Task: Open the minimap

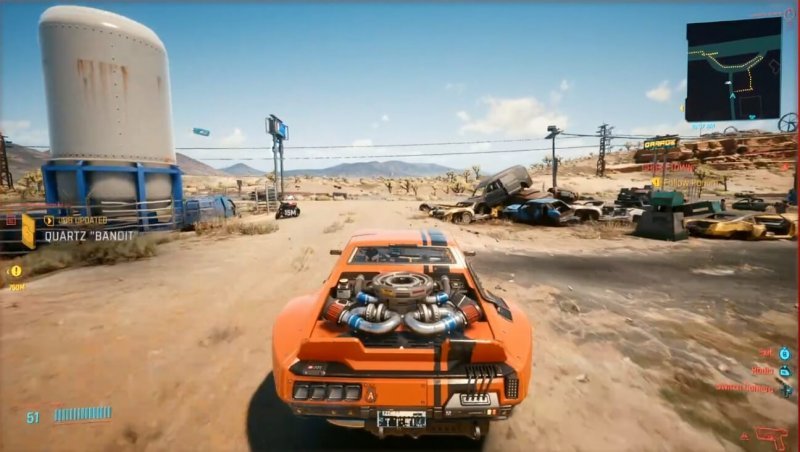Action: pyautogui.click(x=733, y=69)
